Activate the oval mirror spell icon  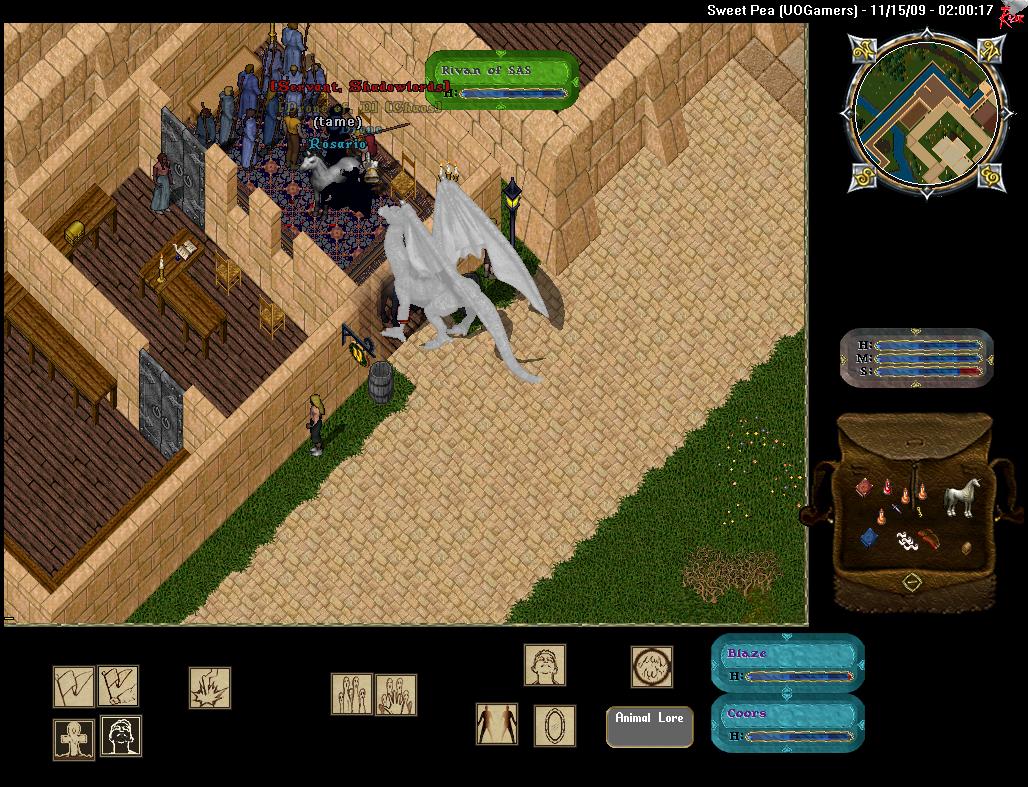(x=554, y=725)
